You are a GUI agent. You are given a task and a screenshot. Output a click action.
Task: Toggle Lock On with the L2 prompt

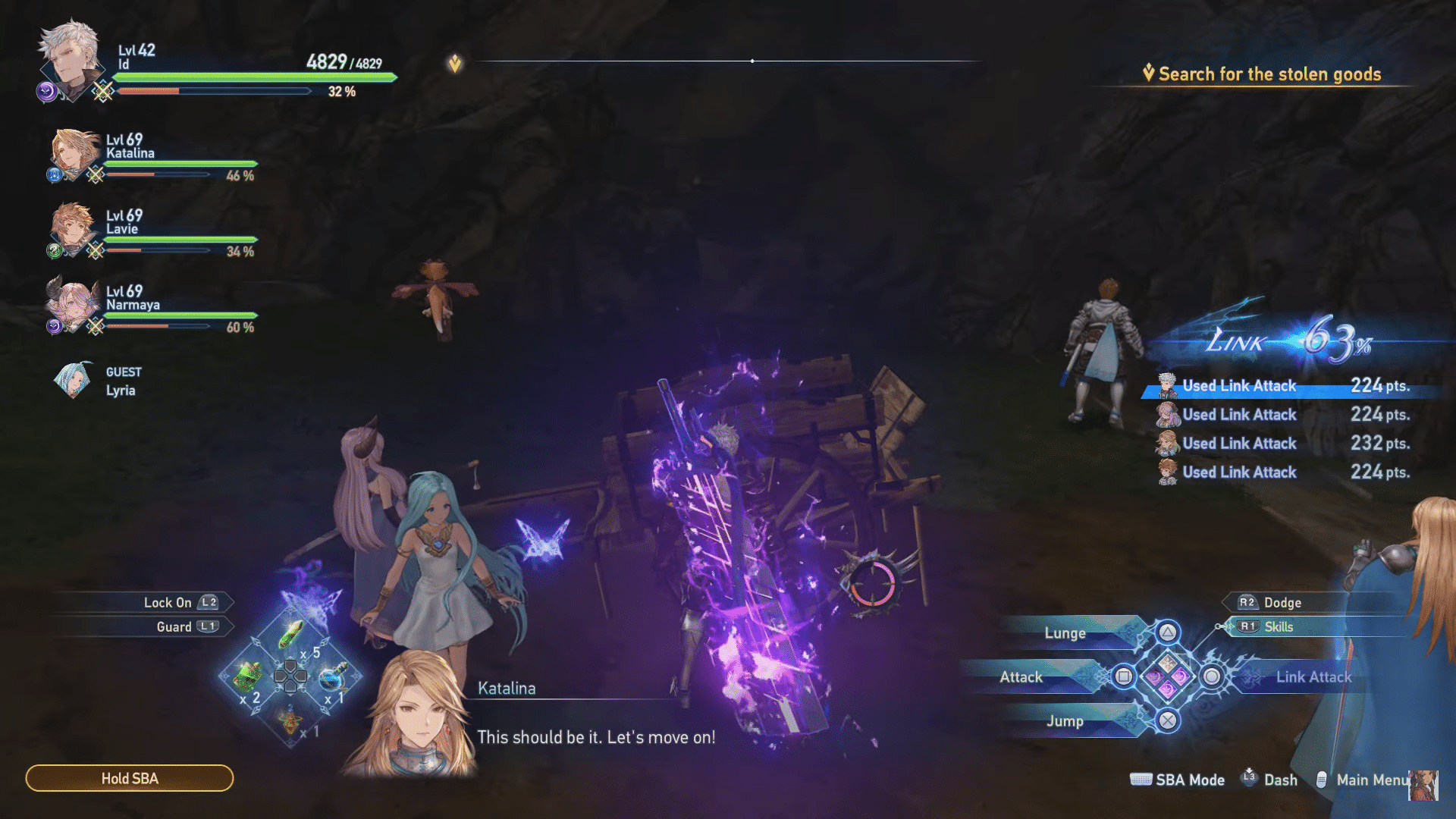coord(209,602)
